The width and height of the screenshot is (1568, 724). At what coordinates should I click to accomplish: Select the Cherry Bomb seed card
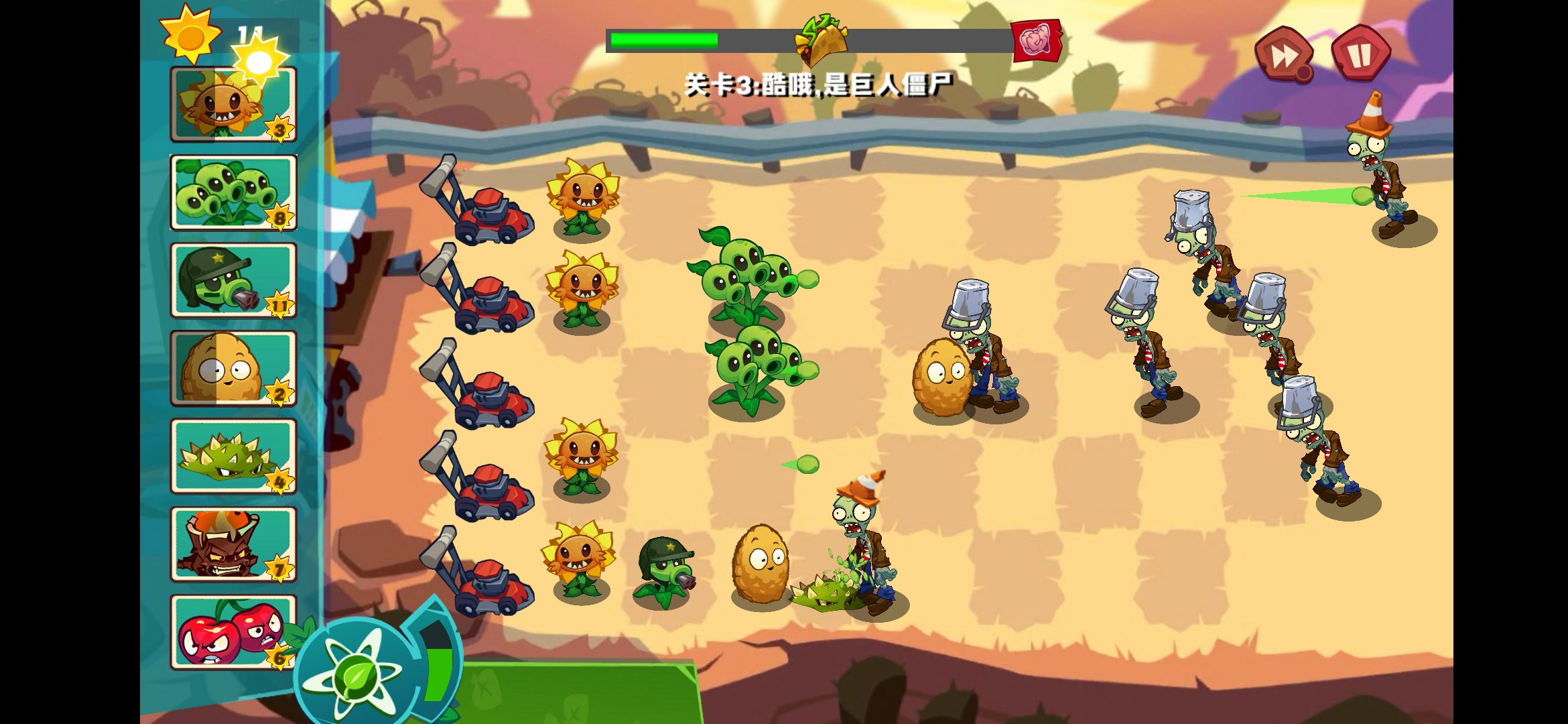coord(233,633)
